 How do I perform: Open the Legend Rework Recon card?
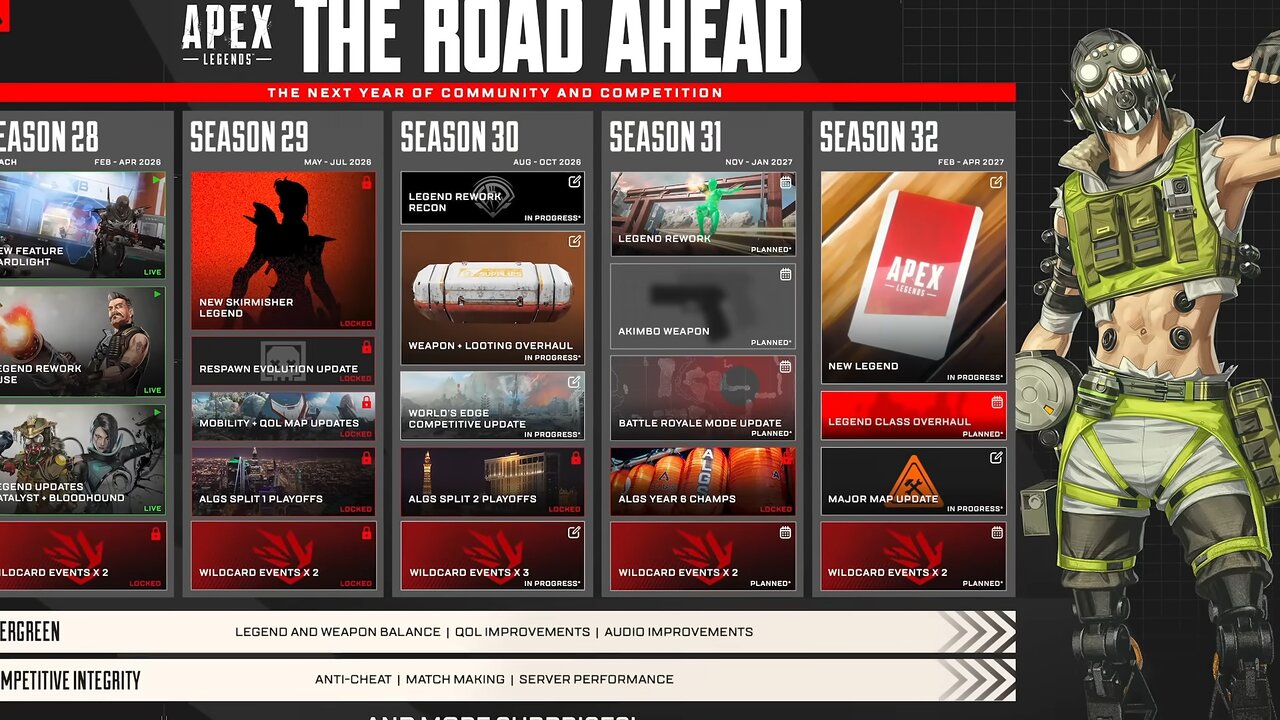(492, 198)
